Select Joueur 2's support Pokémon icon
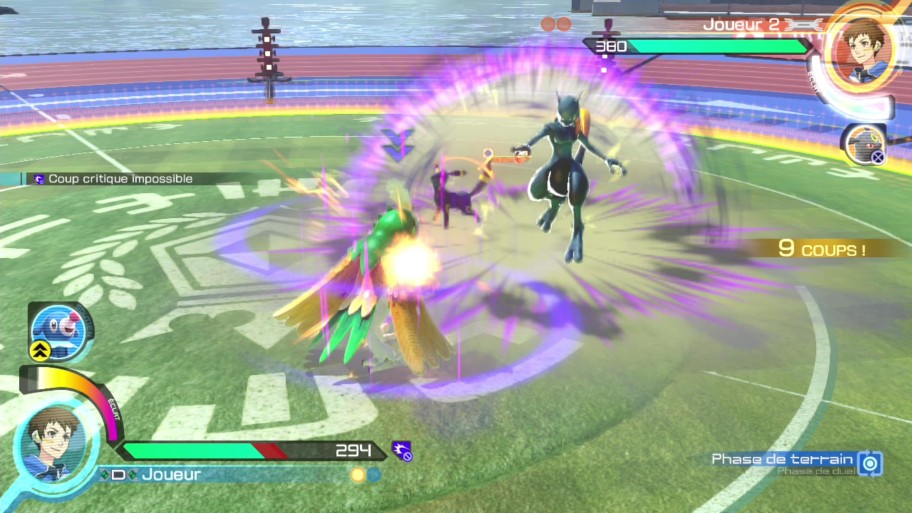This screenshot has width=912, height=513. click(861, 146)
